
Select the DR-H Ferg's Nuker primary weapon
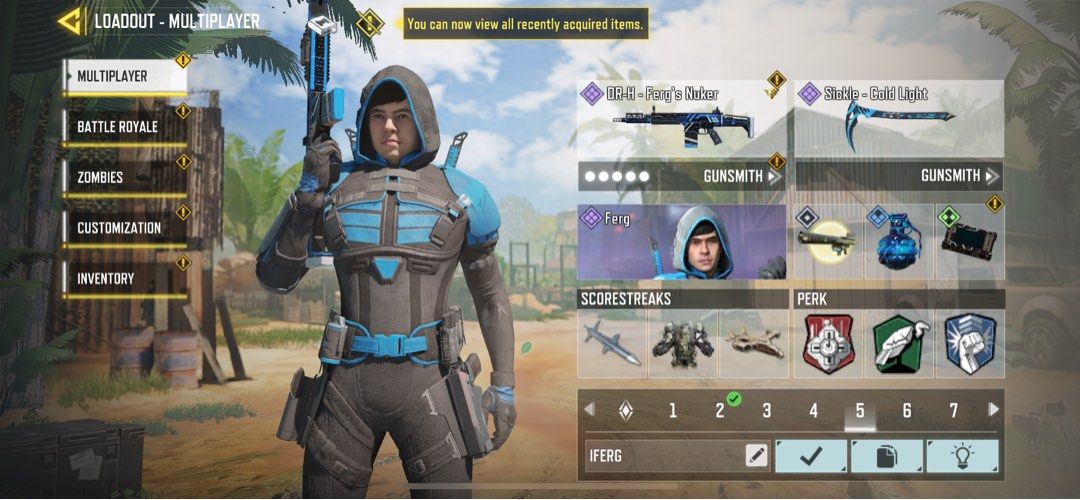pos(682,120)
